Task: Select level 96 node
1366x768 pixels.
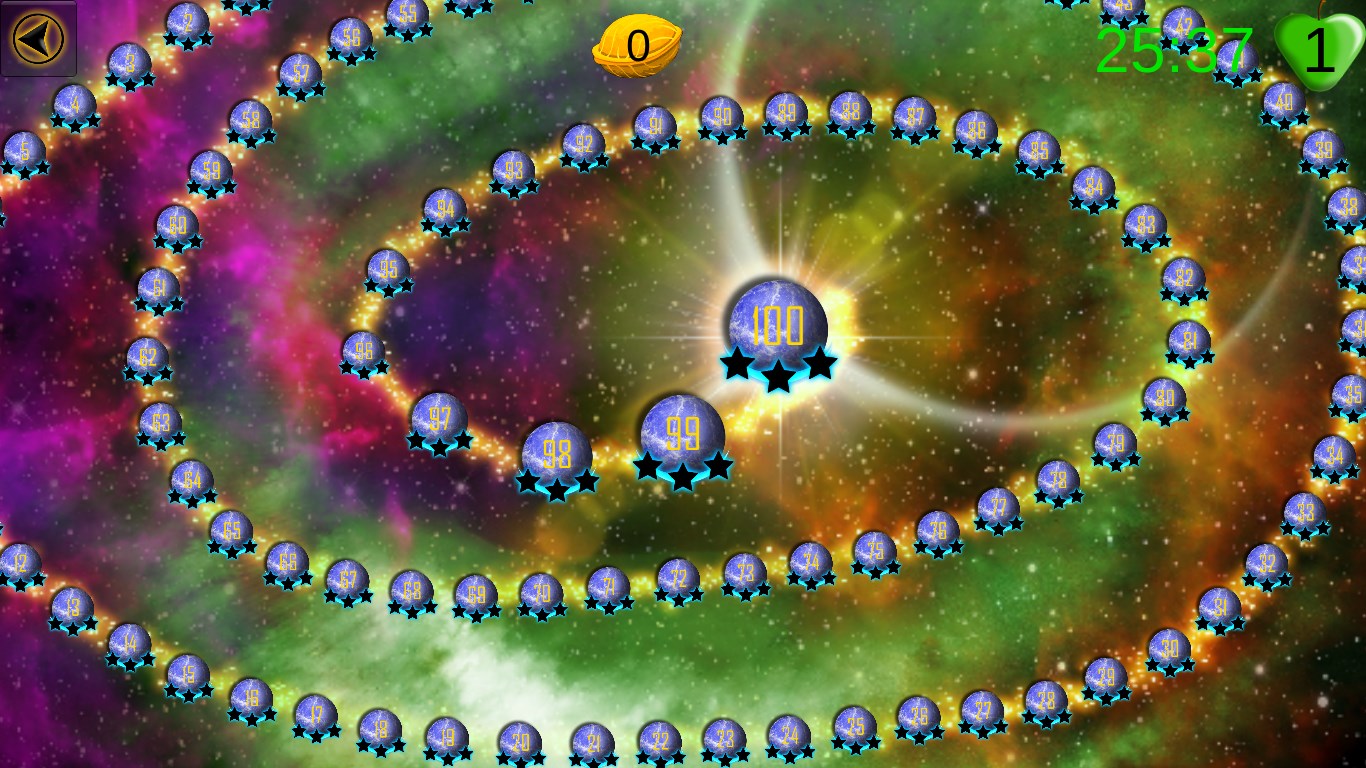Action: [x=363, y=352]
